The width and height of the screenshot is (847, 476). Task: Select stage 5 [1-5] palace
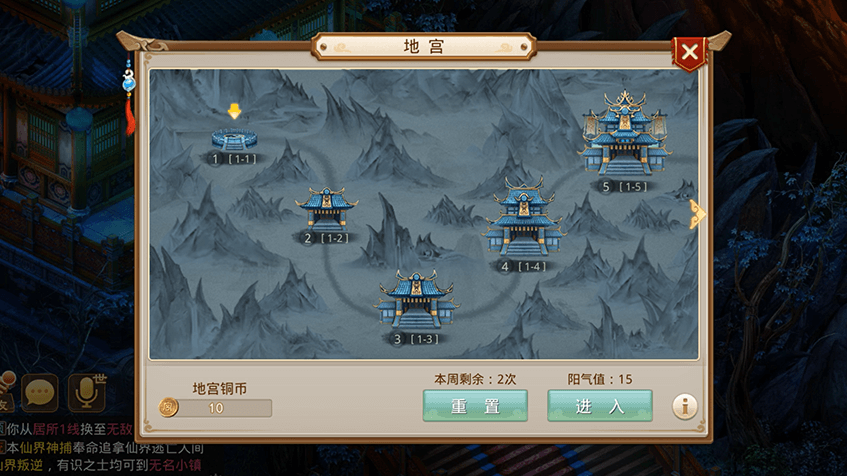(625, 138)
